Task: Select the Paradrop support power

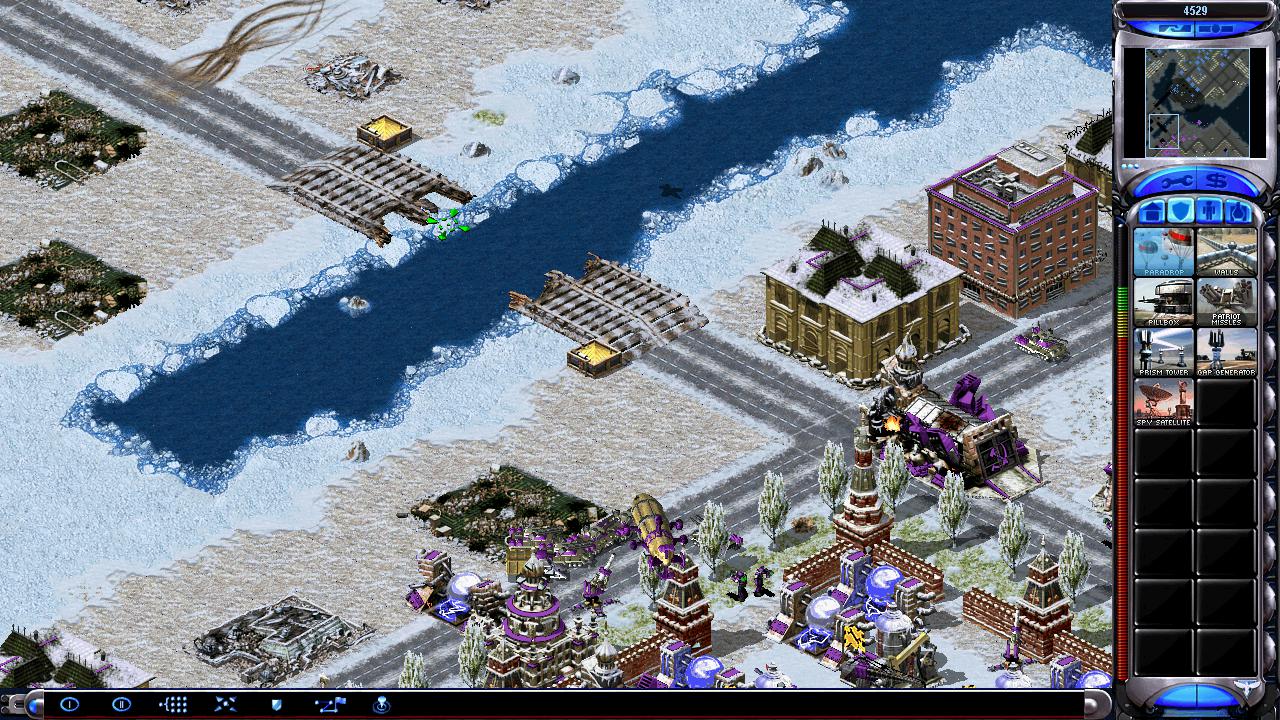Action: (x=1163, y=252)
